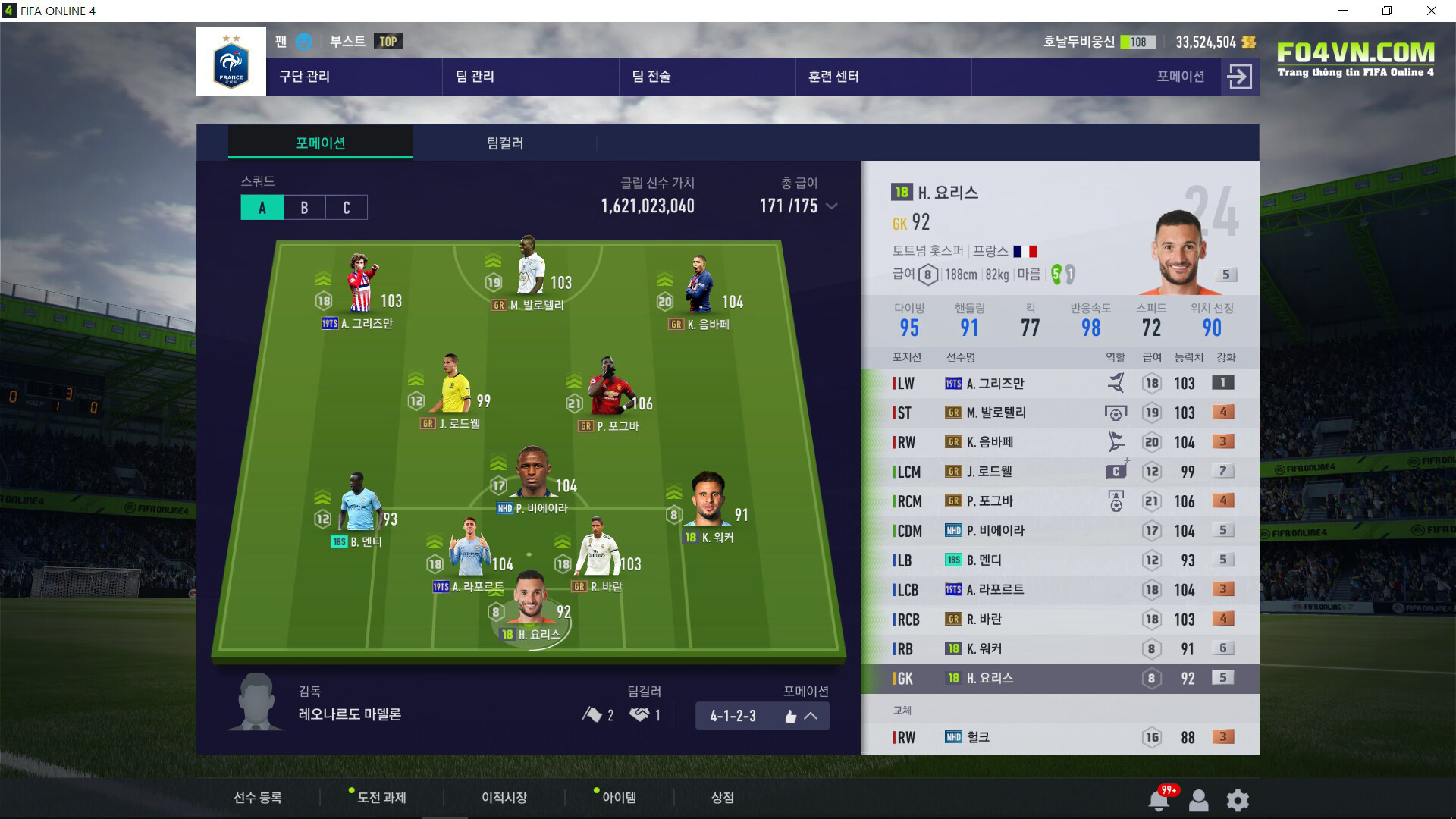The height and width of the screenshot is (819, 1456).
Task: Select squad B
Action: (304, 208)
